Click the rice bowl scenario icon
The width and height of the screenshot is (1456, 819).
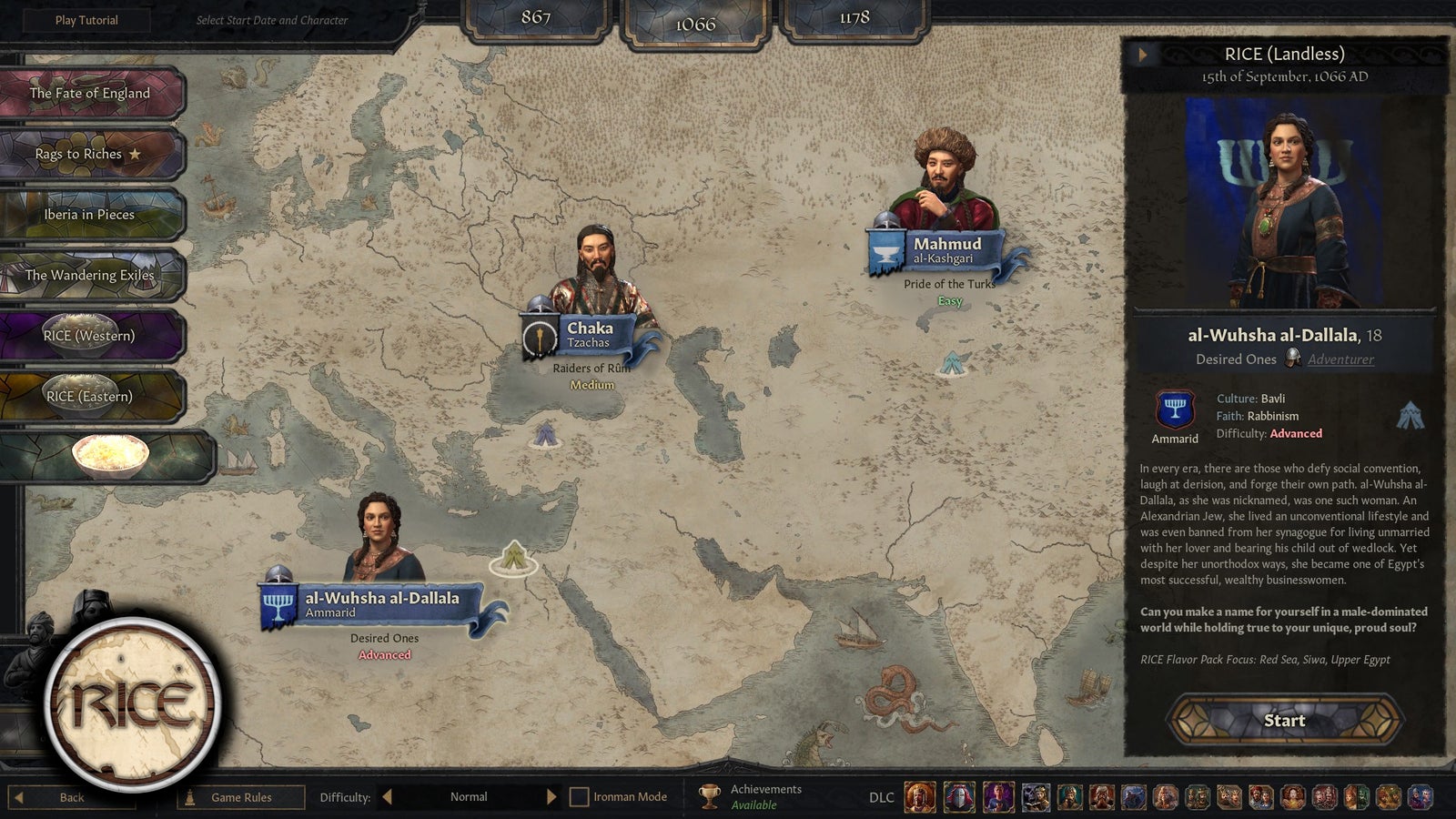(109, 457)
